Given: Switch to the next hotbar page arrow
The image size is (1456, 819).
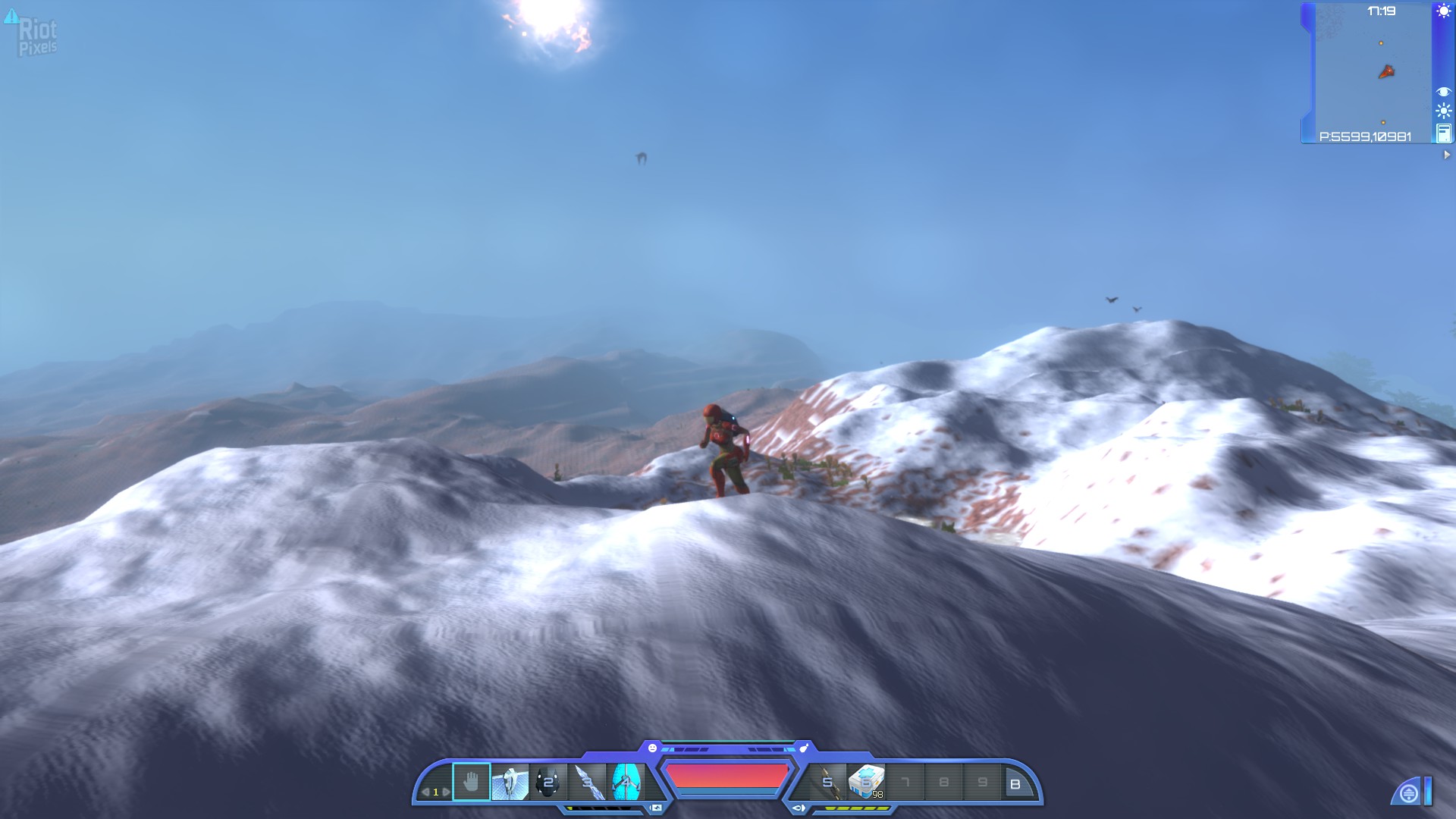Looking at the screenshot, I should (446, 792).
